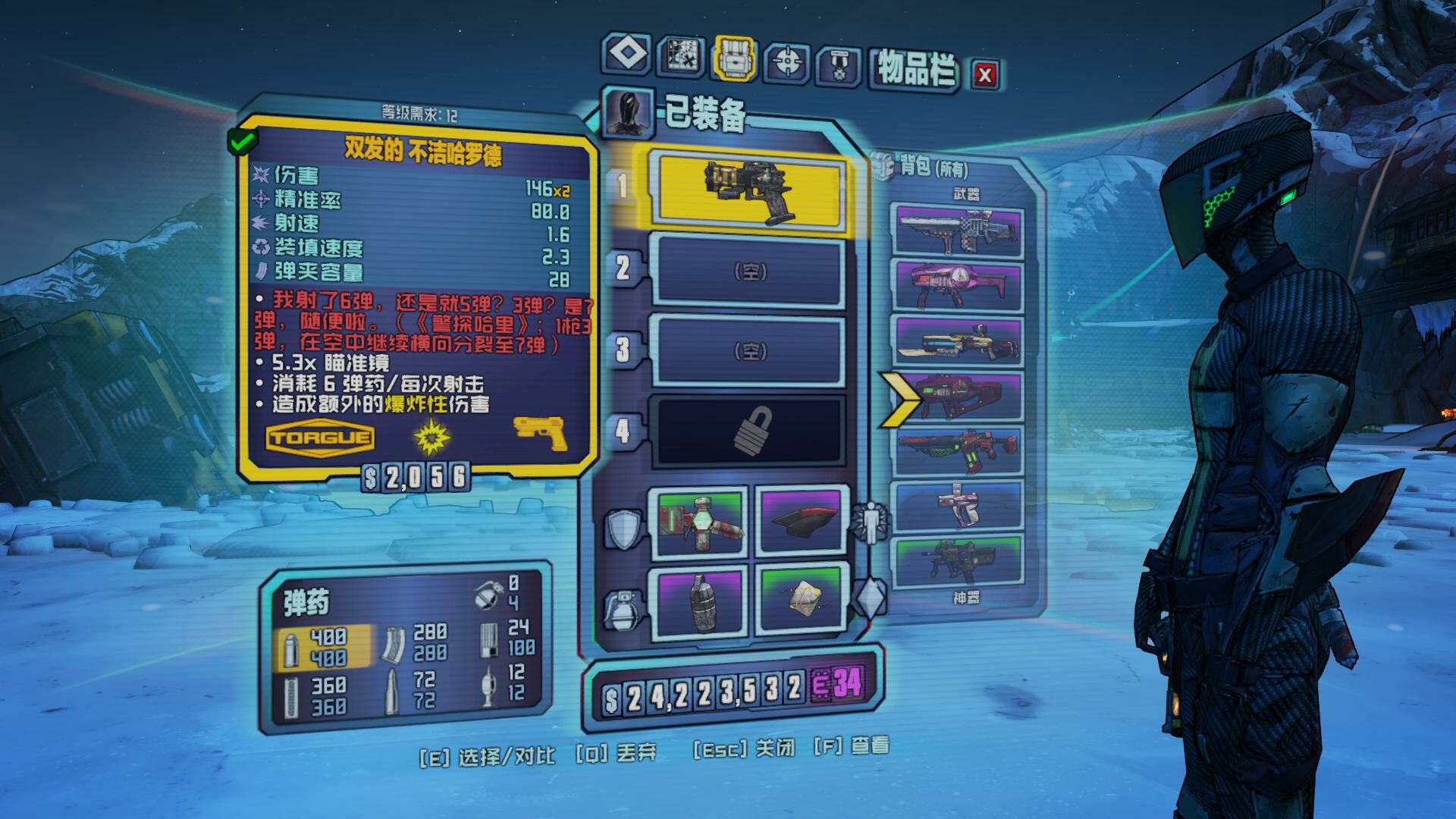Click the locked fourth weapon slot
Viewport: 1456px width, 819px height.
coord(749,430)
